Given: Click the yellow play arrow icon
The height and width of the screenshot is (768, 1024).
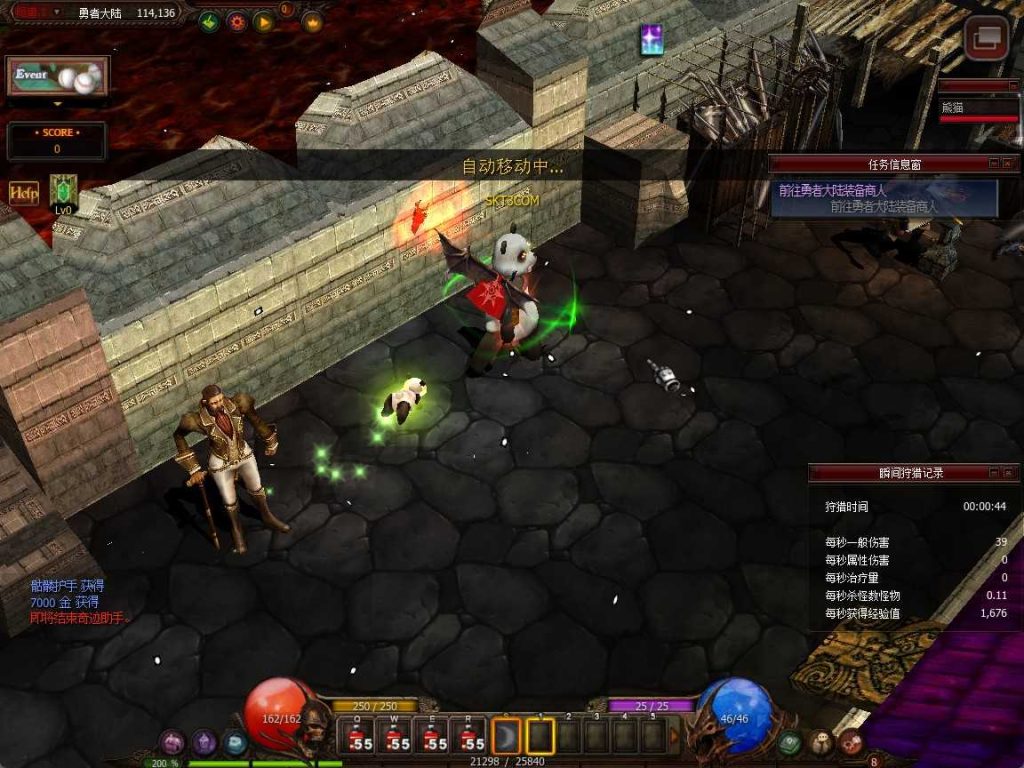Looking at the screenshot, I should coord(264,21).
